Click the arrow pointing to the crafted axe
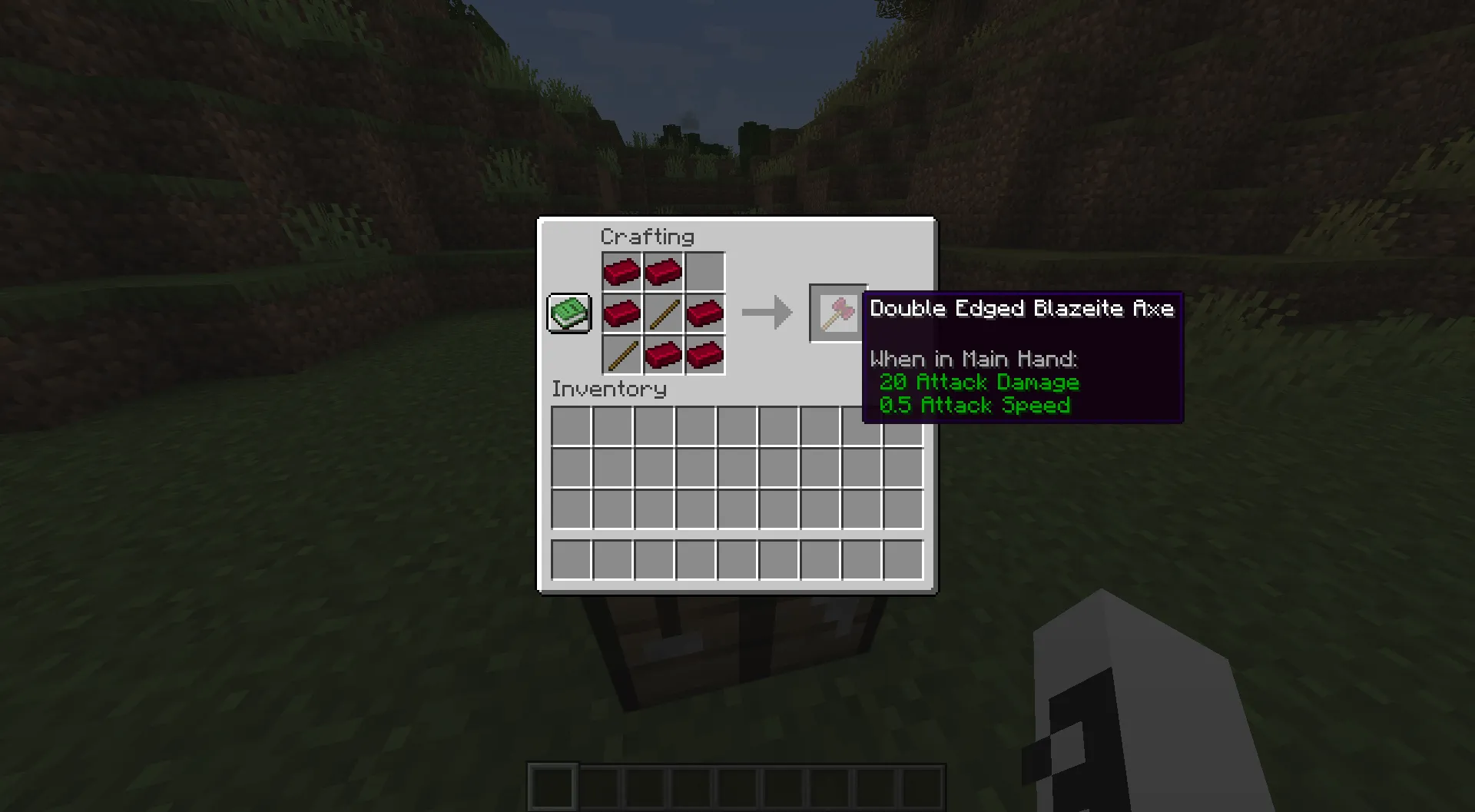This screenshot has width=1475, height=812. click(x=767, y=312)
